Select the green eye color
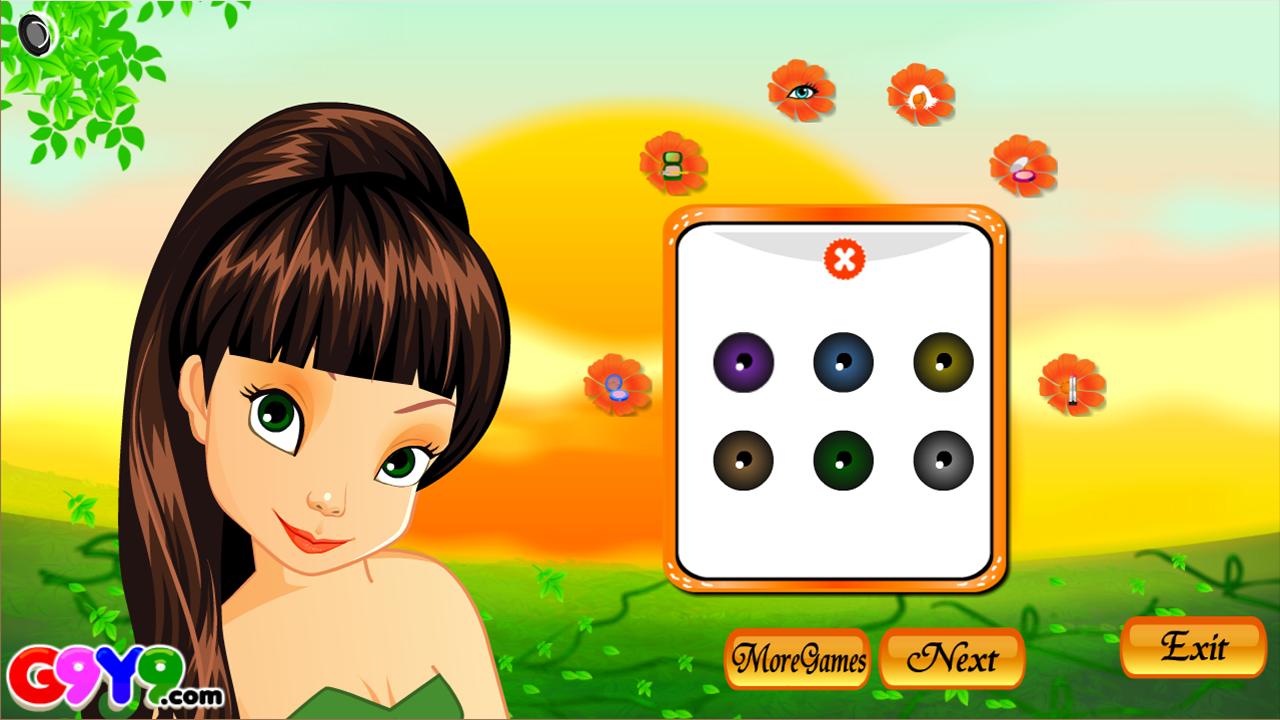 [x=841, y=460]
